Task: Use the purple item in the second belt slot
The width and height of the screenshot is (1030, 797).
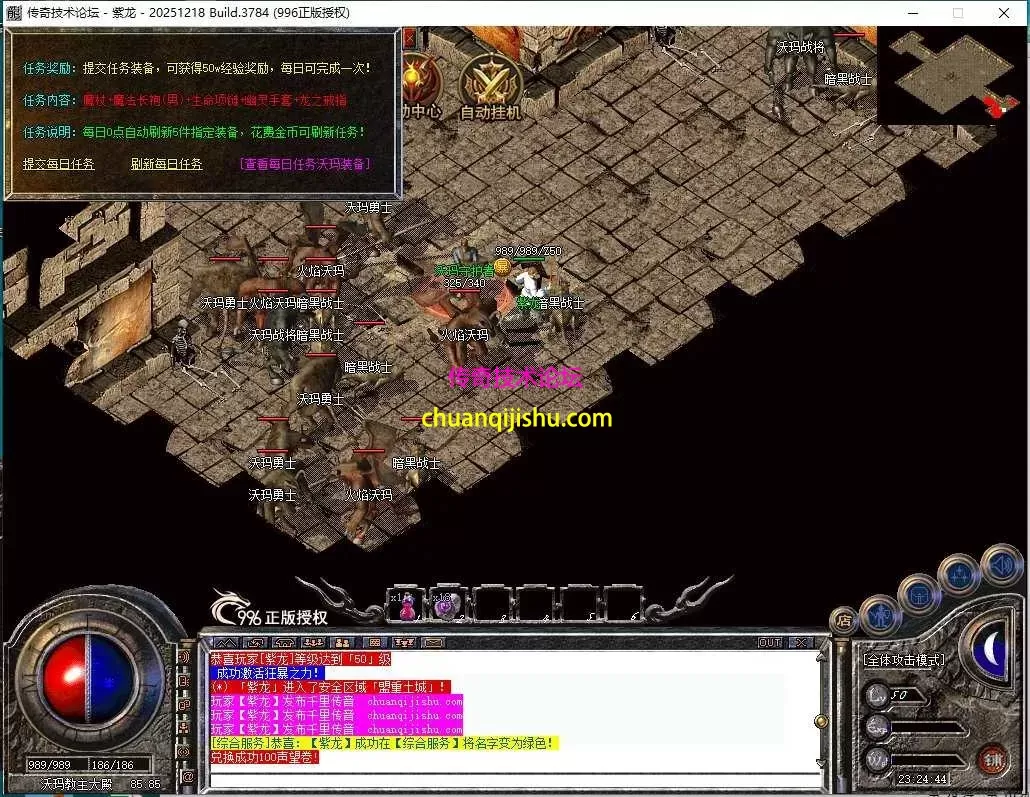Action: click(444, 606)
